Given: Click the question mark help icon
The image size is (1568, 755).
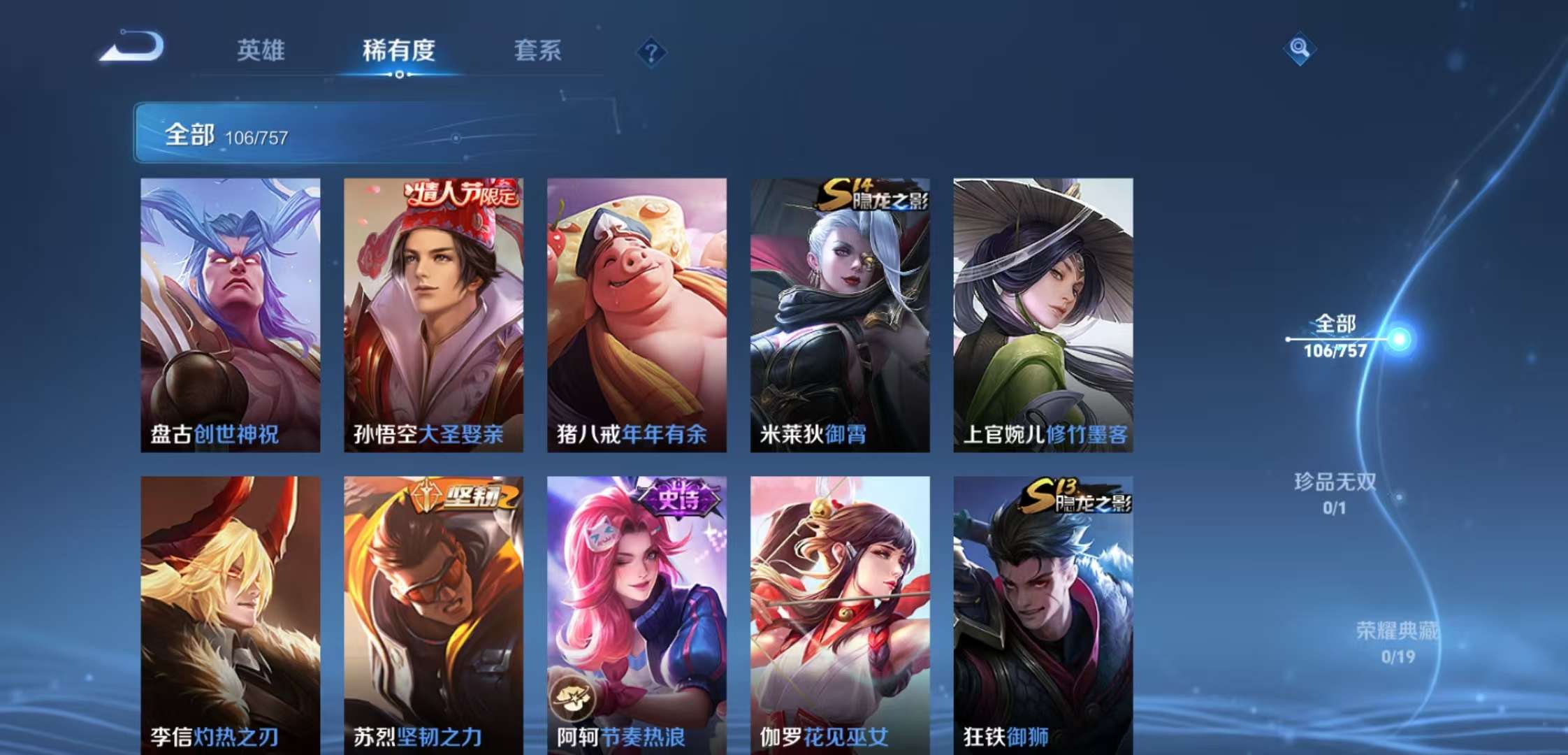Looking at the screenshot, I should pyautogui.click(x=651, y=50).
